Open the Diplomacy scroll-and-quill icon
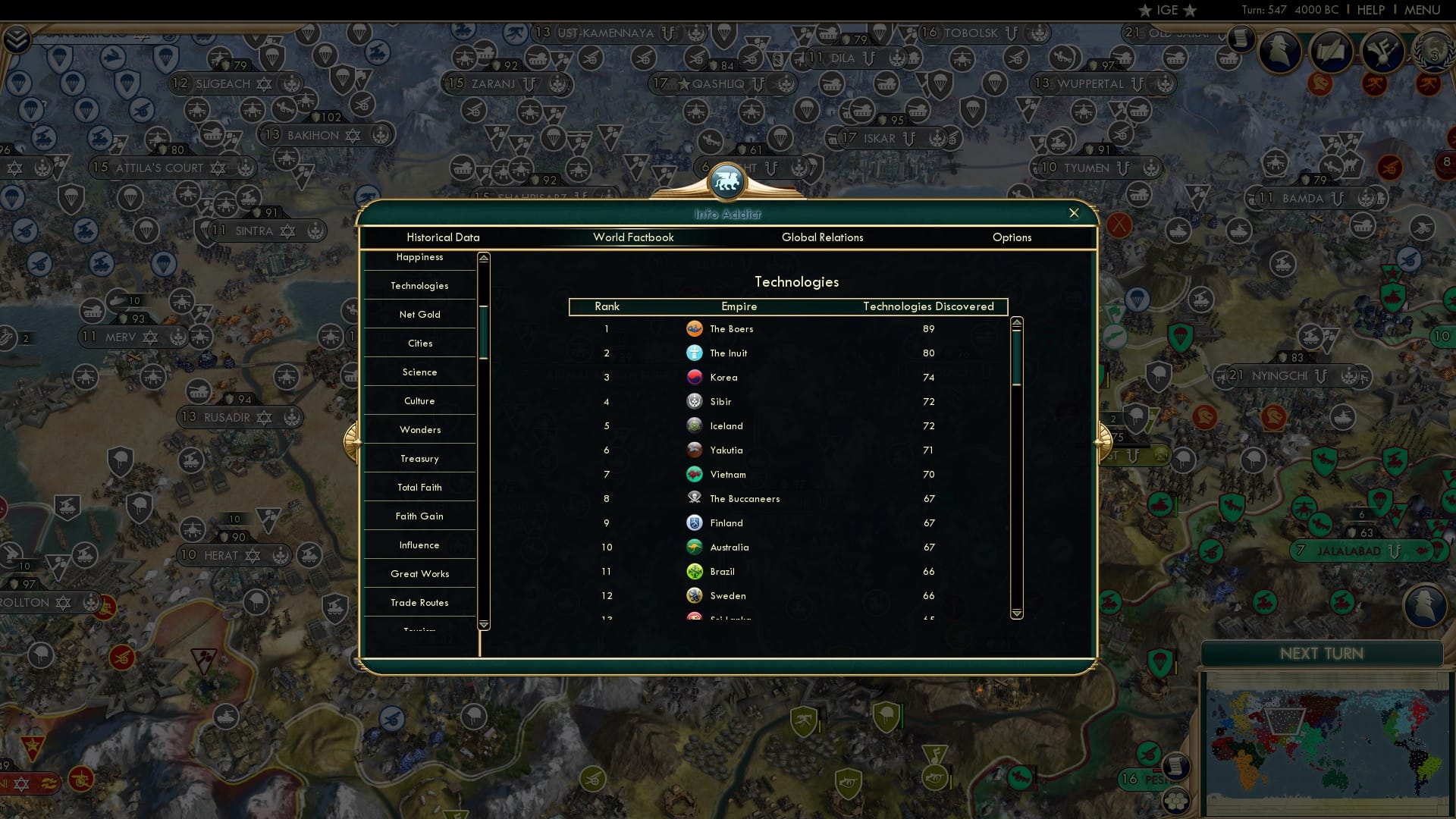This screenshot has height=819, width=1456. point(1332,52)
